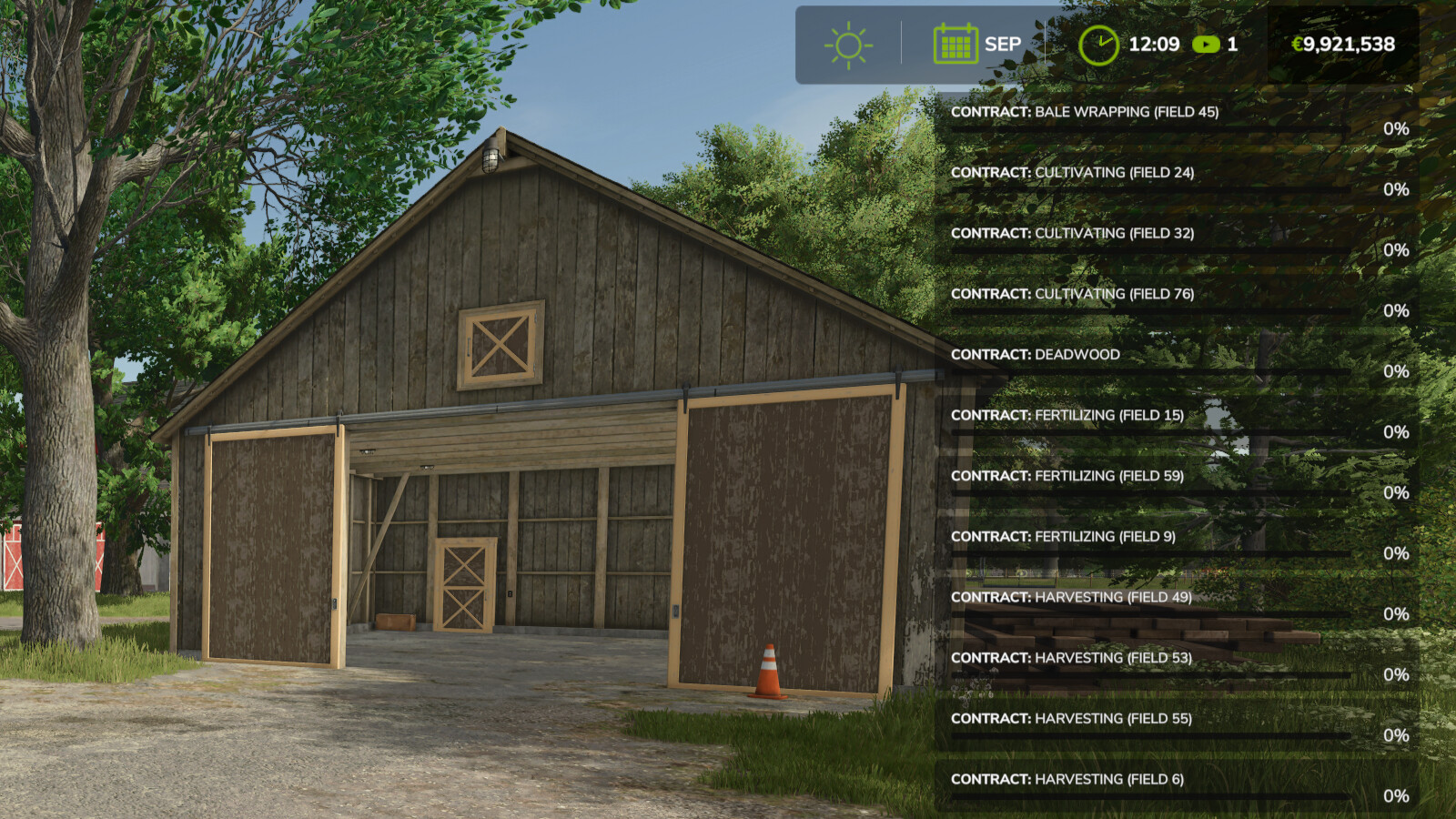Choose the Cultivating Field 32 contract entry

point(1072,234)
